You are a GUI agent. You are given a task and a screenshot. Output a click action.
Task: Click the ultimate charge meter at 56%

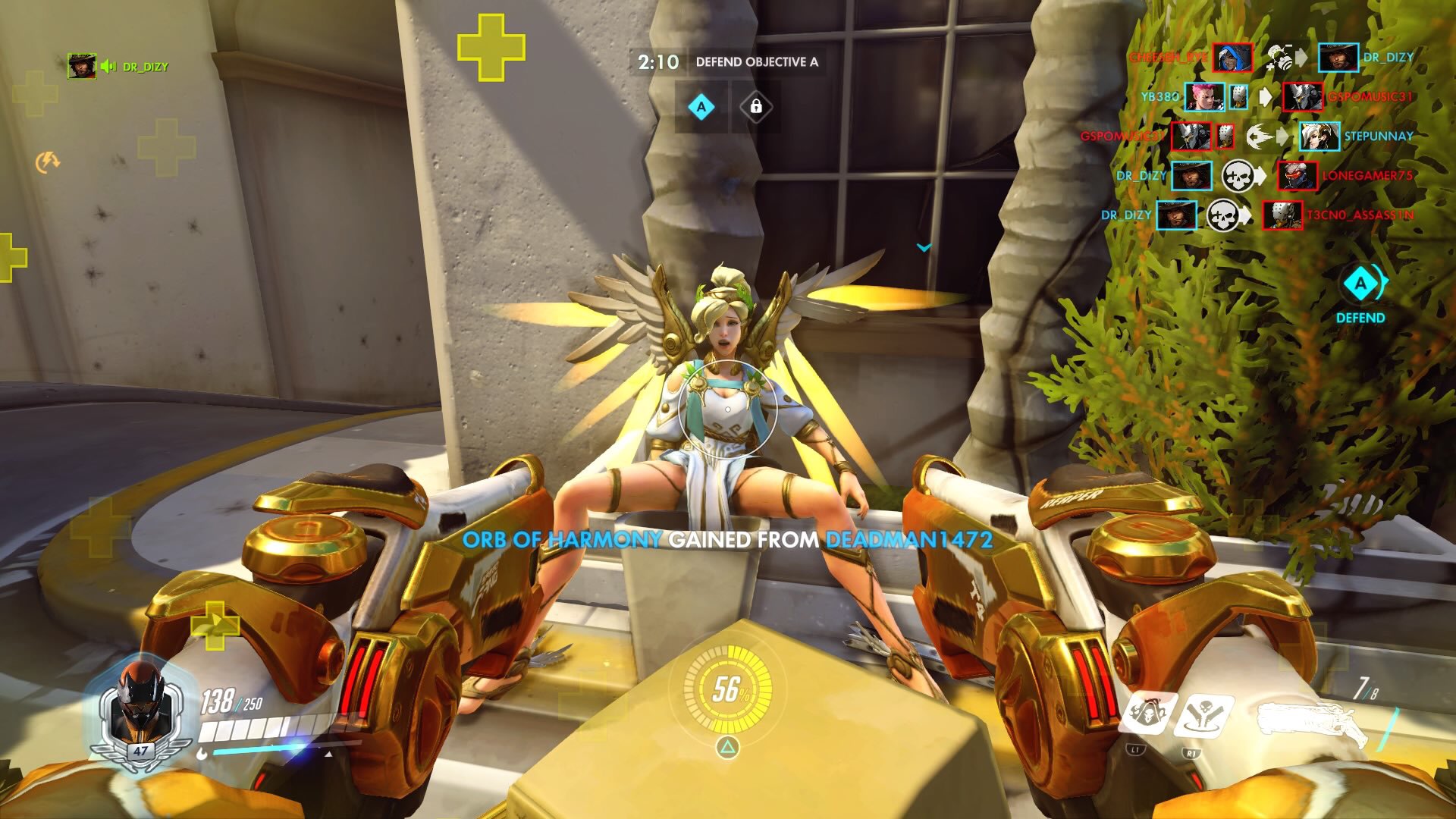click(x=727, y=689)
